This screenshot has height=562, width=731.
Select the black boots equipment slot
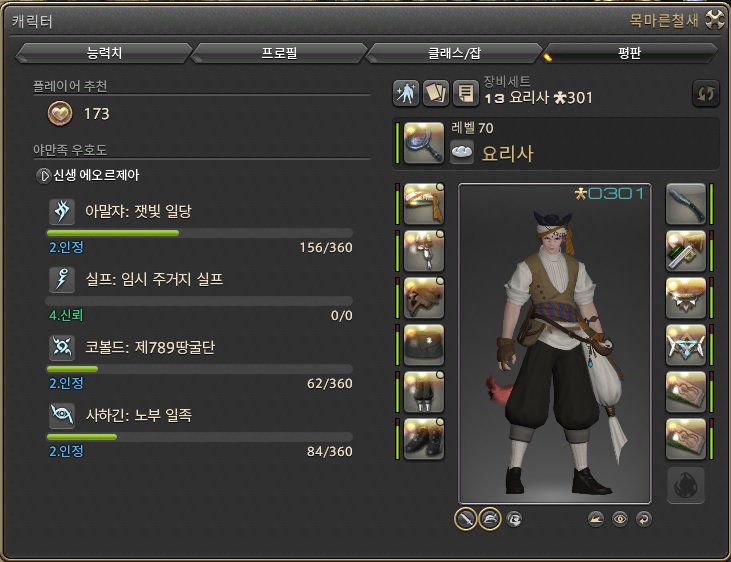pyautogui.click(x=424, y=439)
